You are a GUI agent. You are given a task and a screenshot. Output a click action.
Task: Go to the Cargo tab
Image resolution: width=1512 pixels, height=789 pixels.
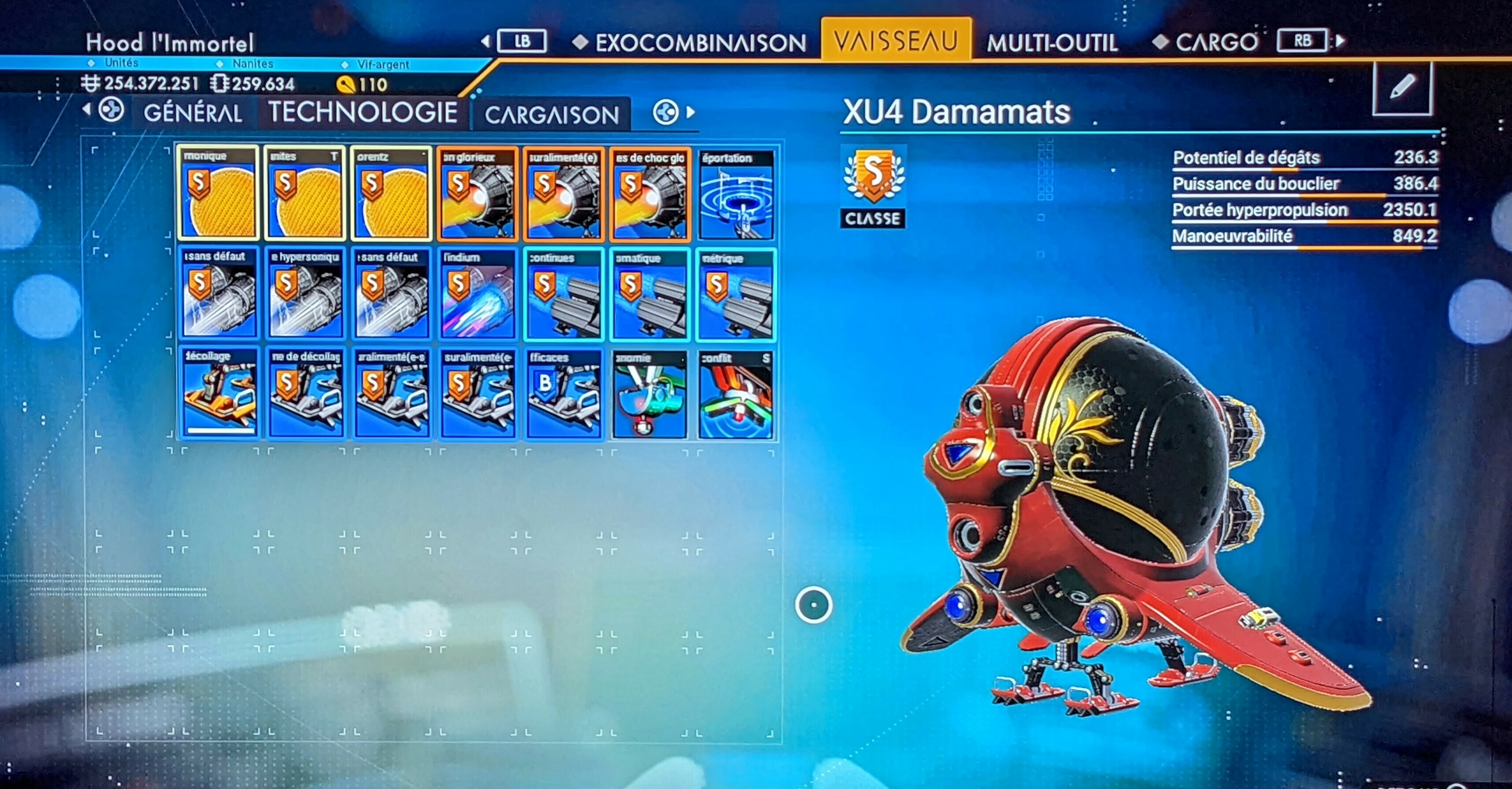tap(1216, 42)
